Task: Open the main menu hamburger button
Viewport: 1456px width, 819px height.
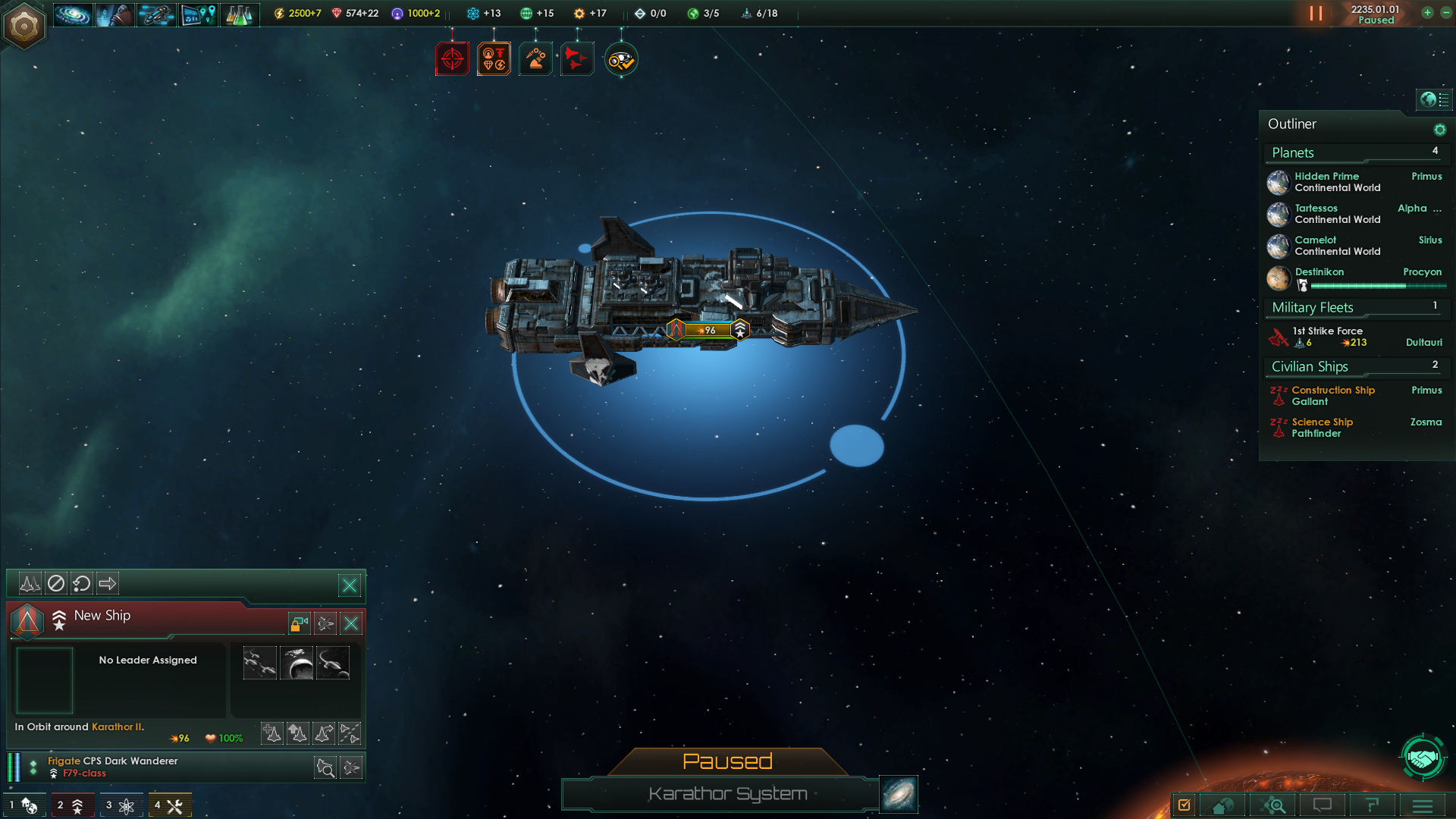Action: (1423, 805)
